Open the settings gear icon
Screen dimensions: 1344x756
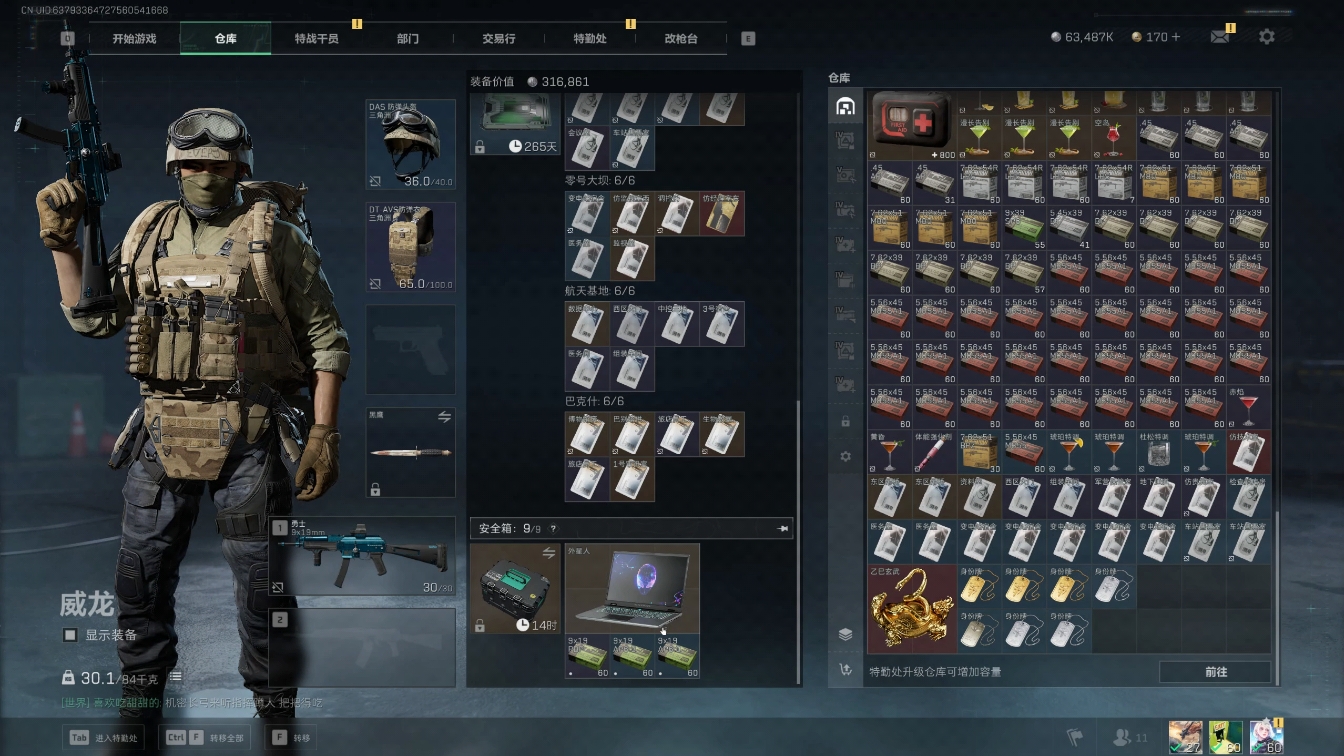pos(1267,37)
